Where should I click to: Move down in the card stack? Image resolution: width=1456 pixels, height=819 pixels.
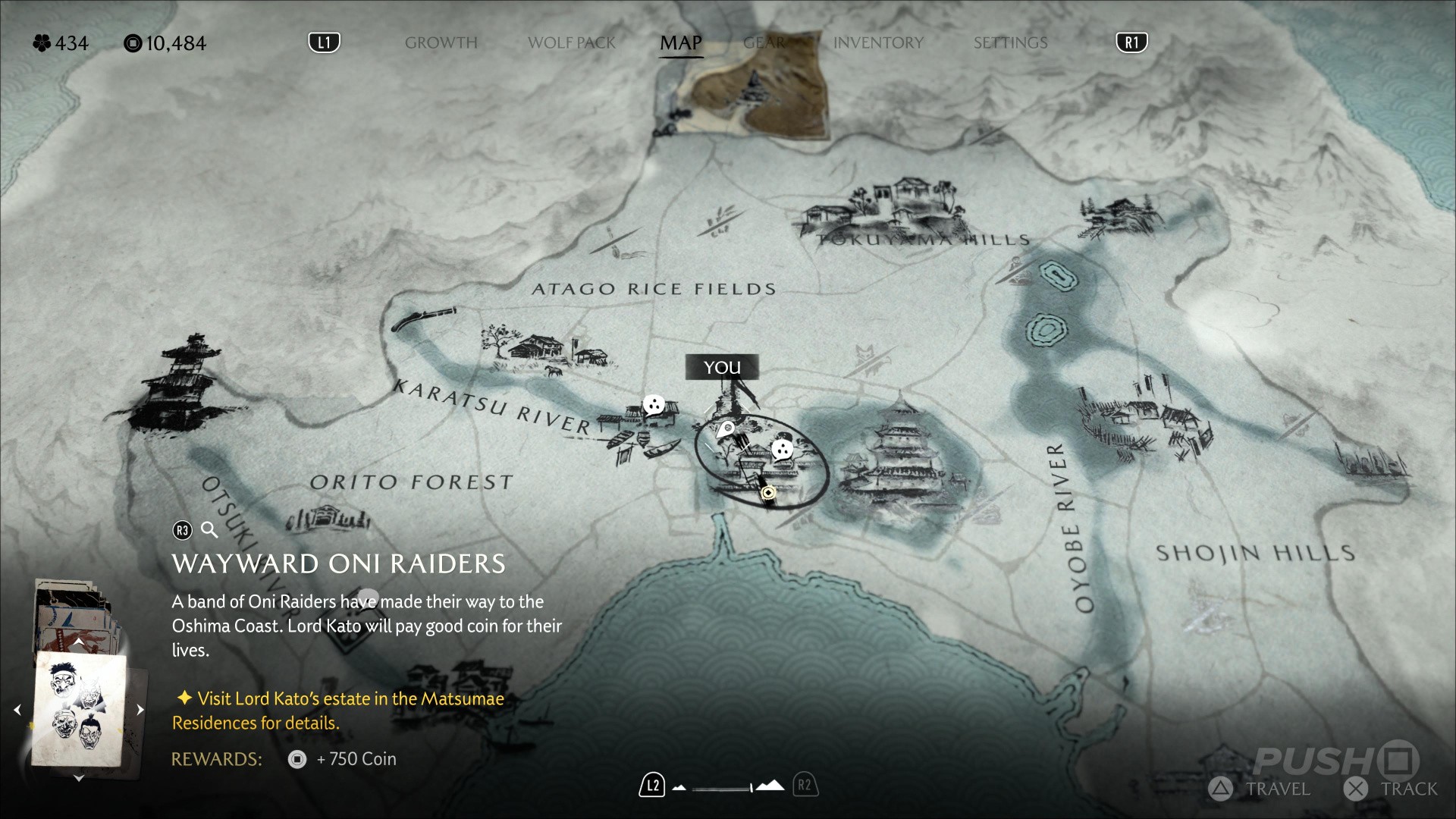pos(78,778)
